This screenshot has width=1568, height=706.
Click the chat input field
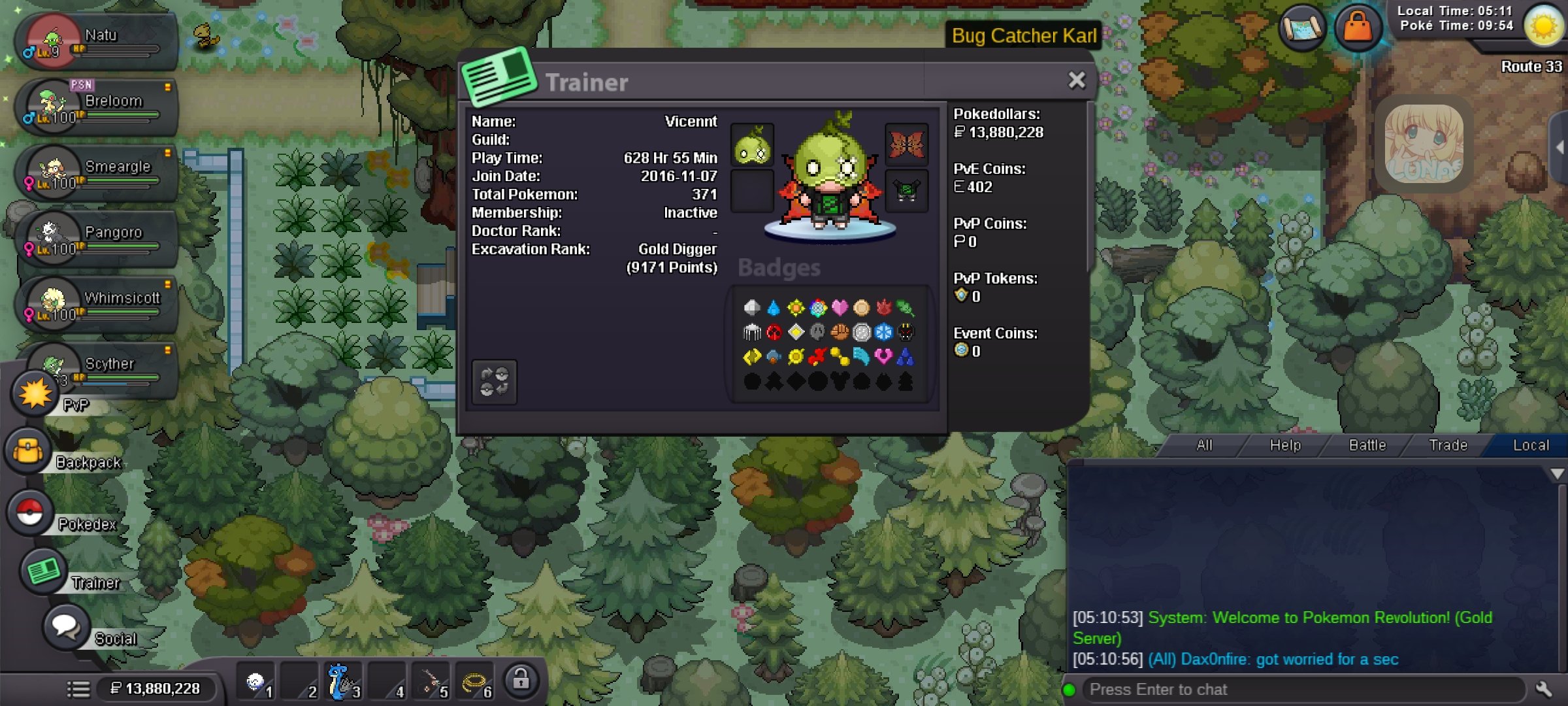(x=1300, y=689)
